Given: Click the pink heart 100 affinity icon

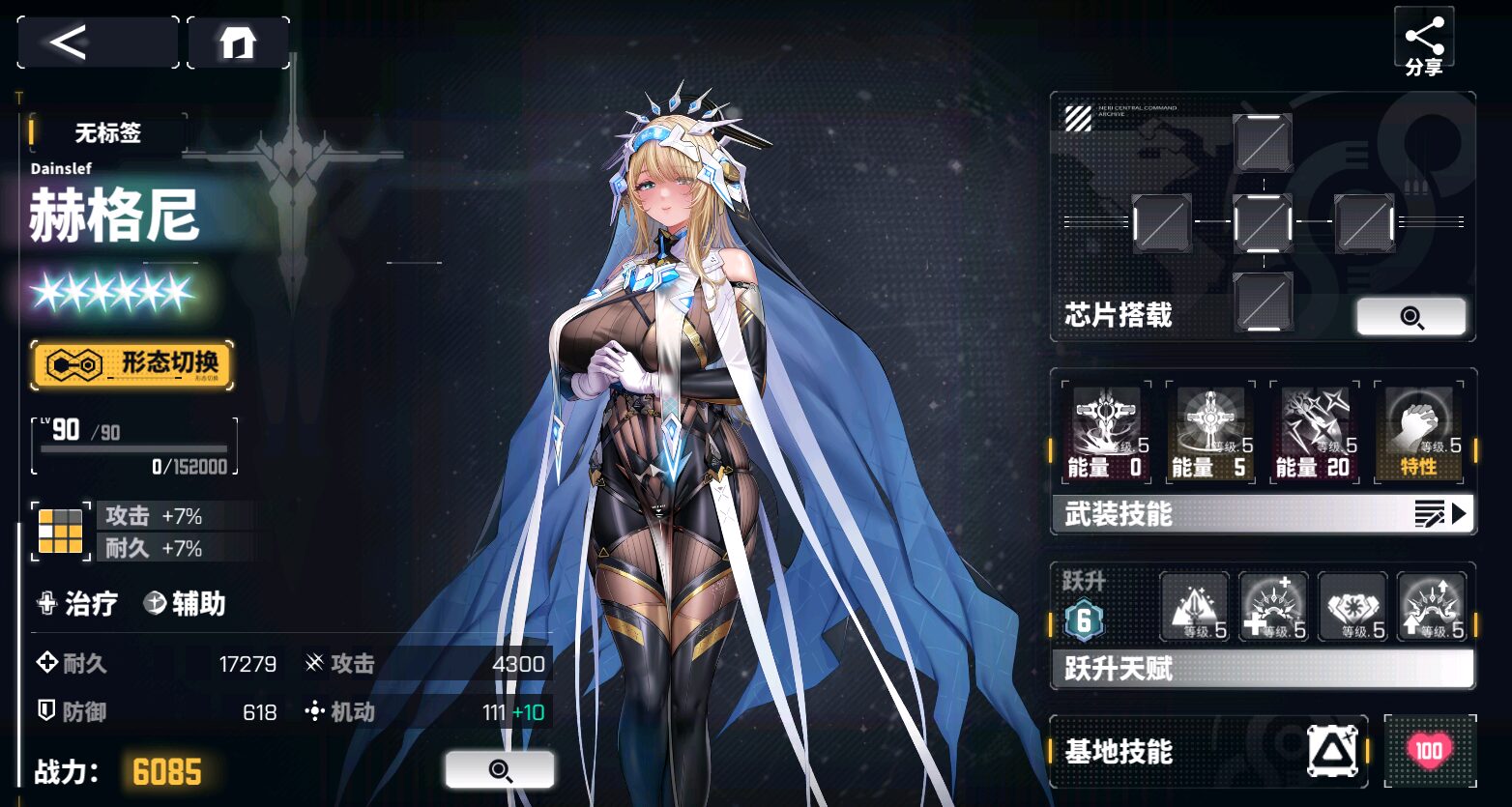Looking at the screenshot, I should tap(1429, 751).
